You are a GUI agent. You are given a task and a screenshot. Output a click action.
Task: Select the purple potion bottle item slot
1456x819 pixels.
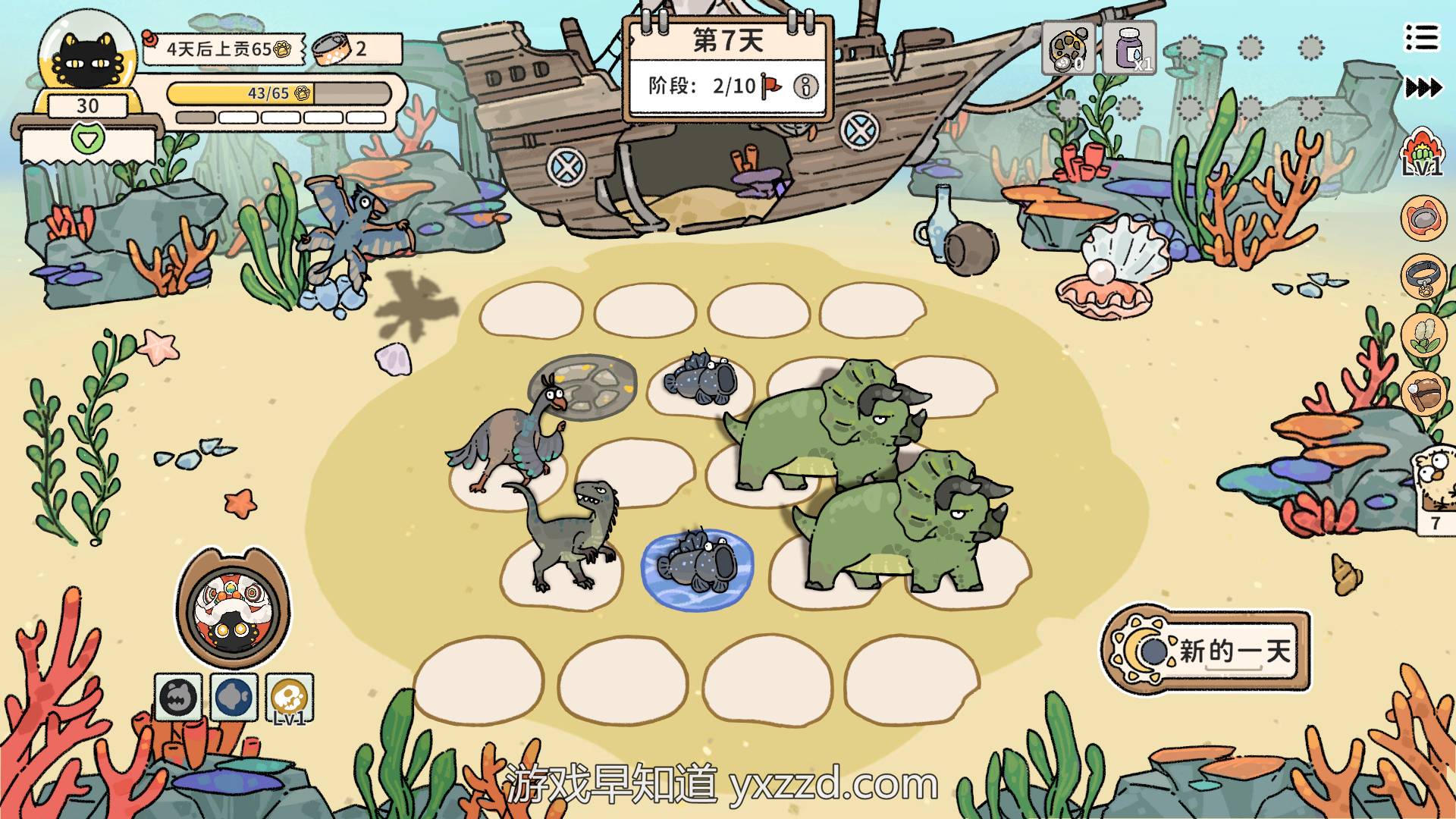[x=1129, y=49]
